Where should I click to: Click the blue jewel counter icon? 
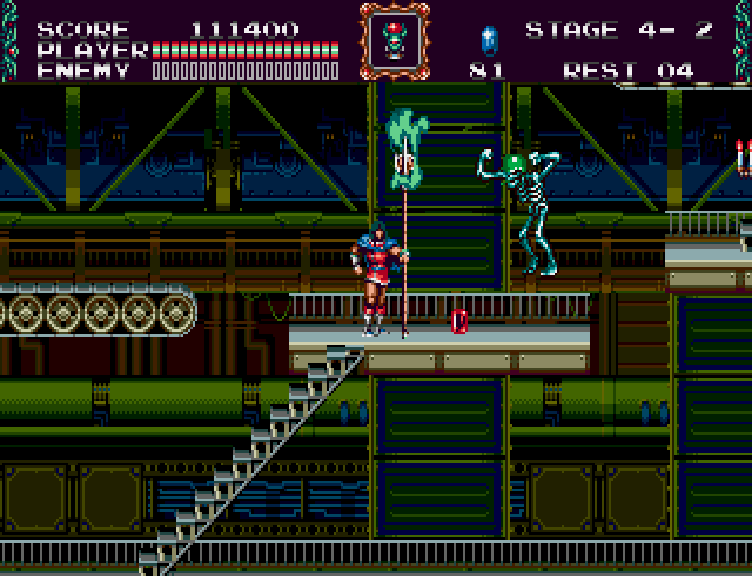[x=489, y=41]
